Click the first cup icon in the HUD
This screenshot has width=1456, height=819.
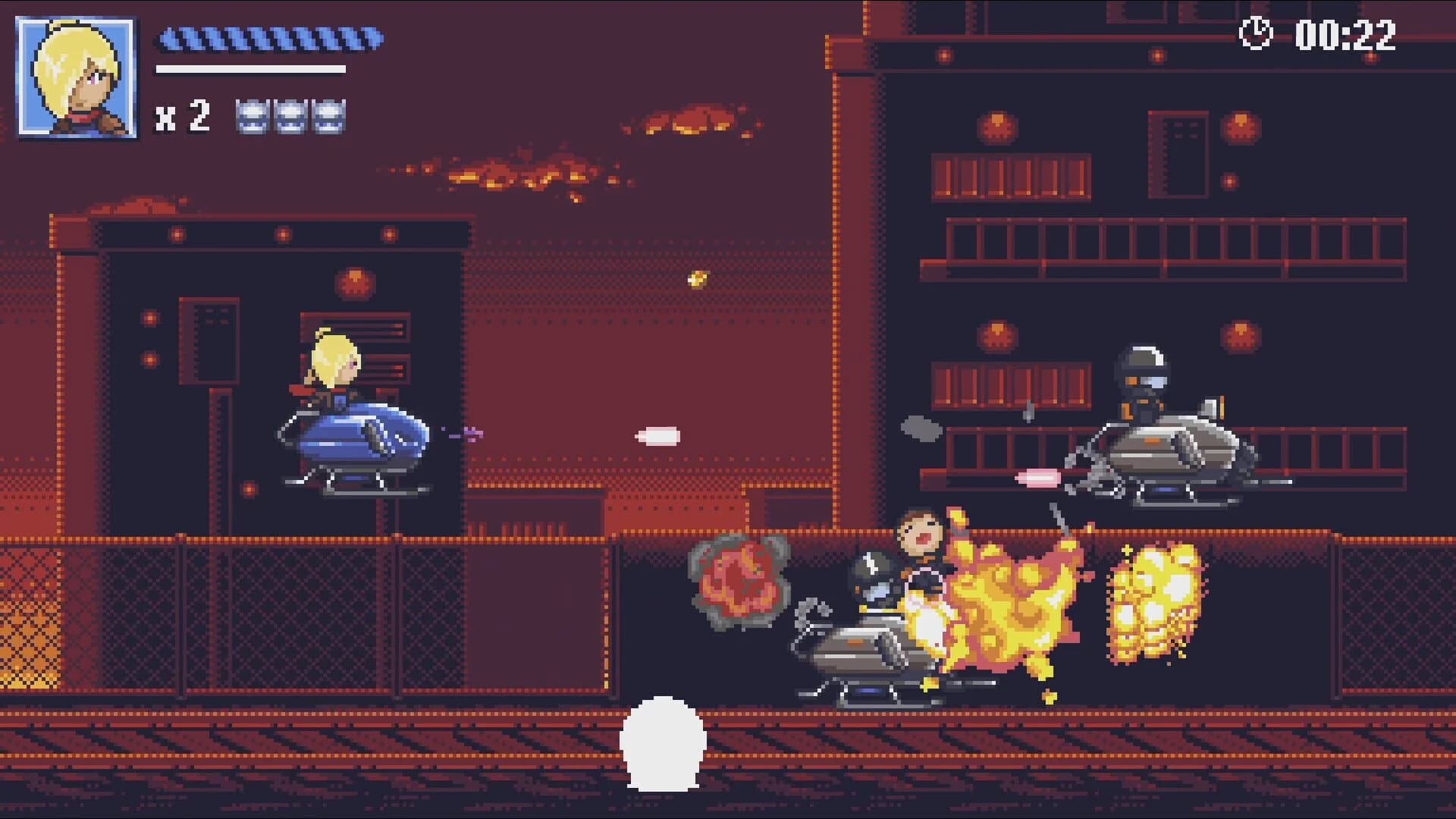point(251,118)
